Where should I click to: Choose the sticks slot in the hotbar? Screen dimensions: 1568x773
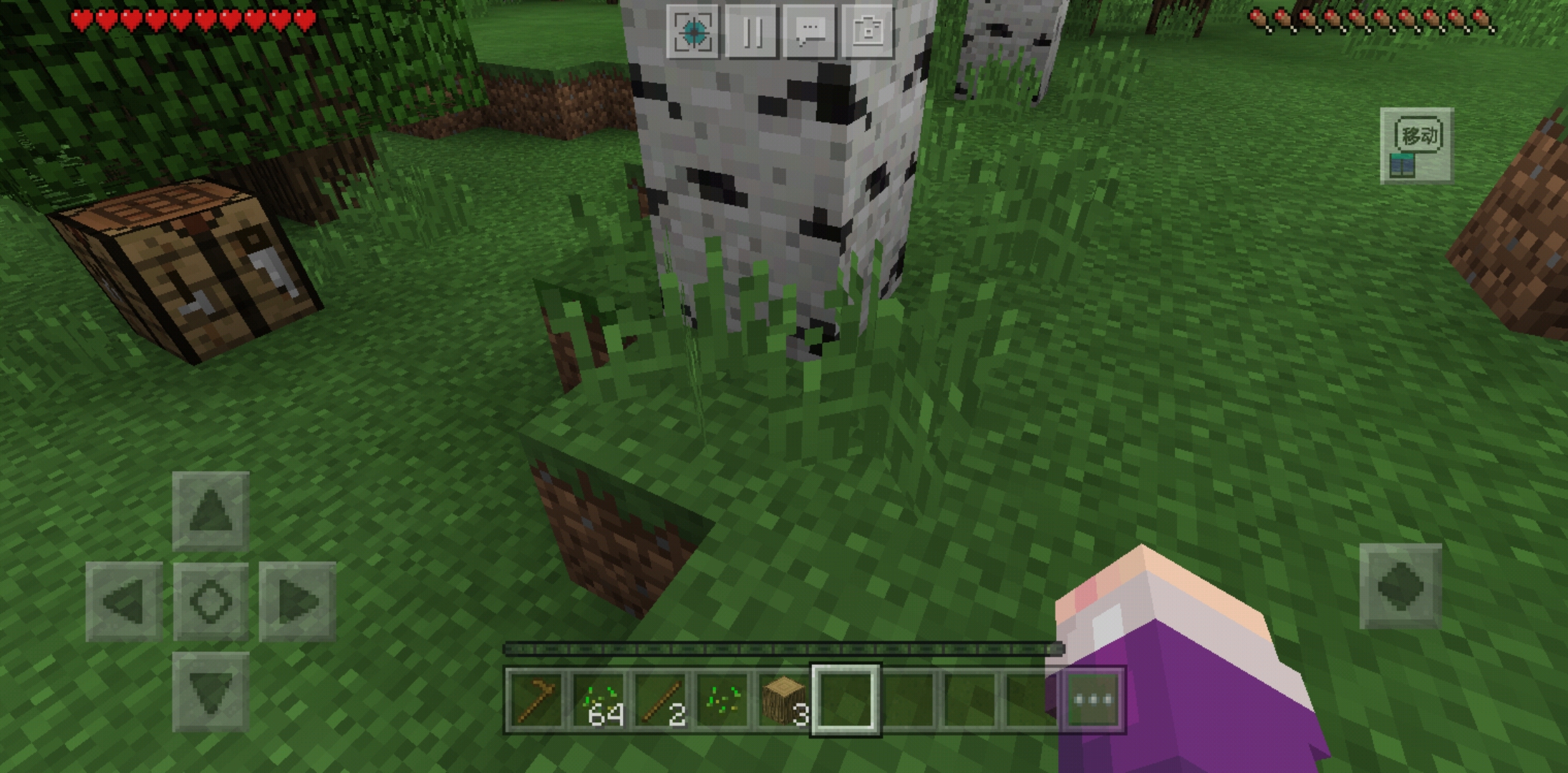point(661,699)
